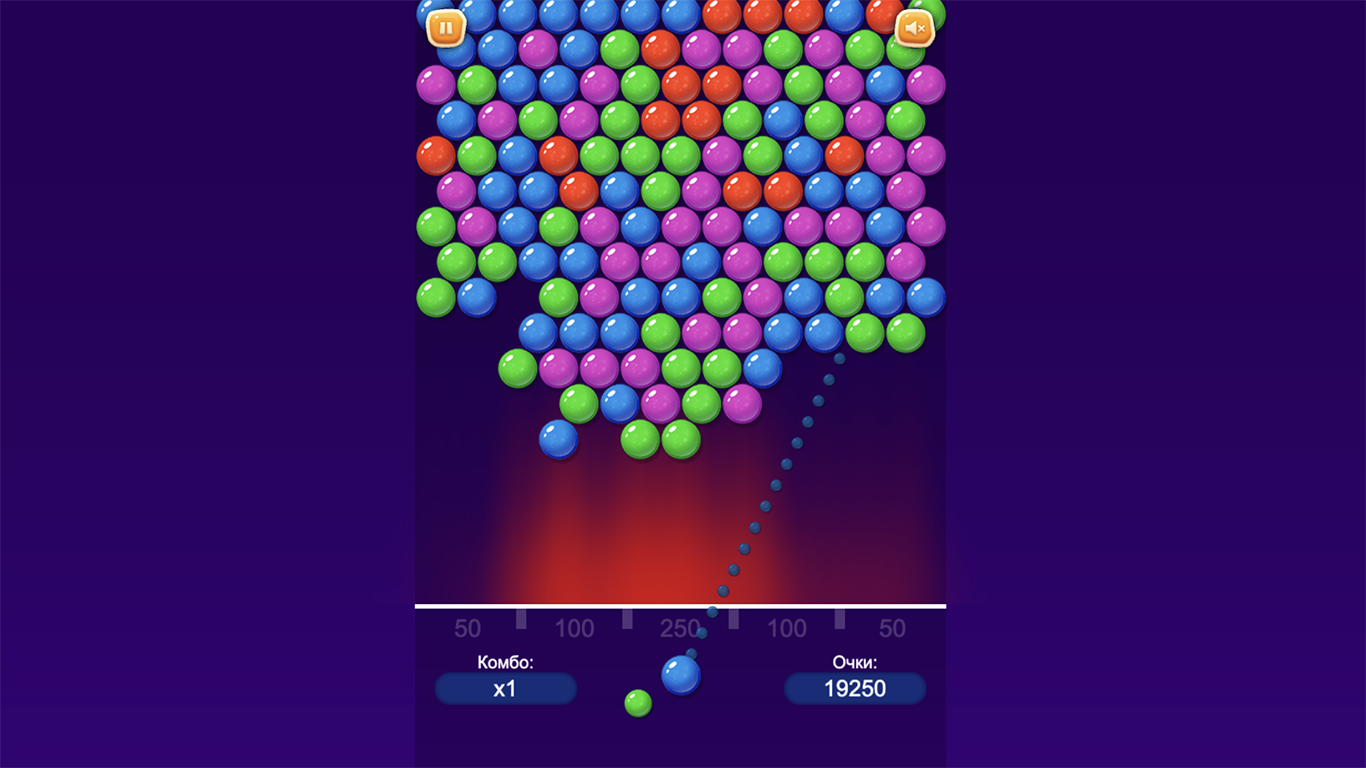Click the 100 mark on the right ruler
This screenshot has height=768, width=1366.
tap(787, 629)
